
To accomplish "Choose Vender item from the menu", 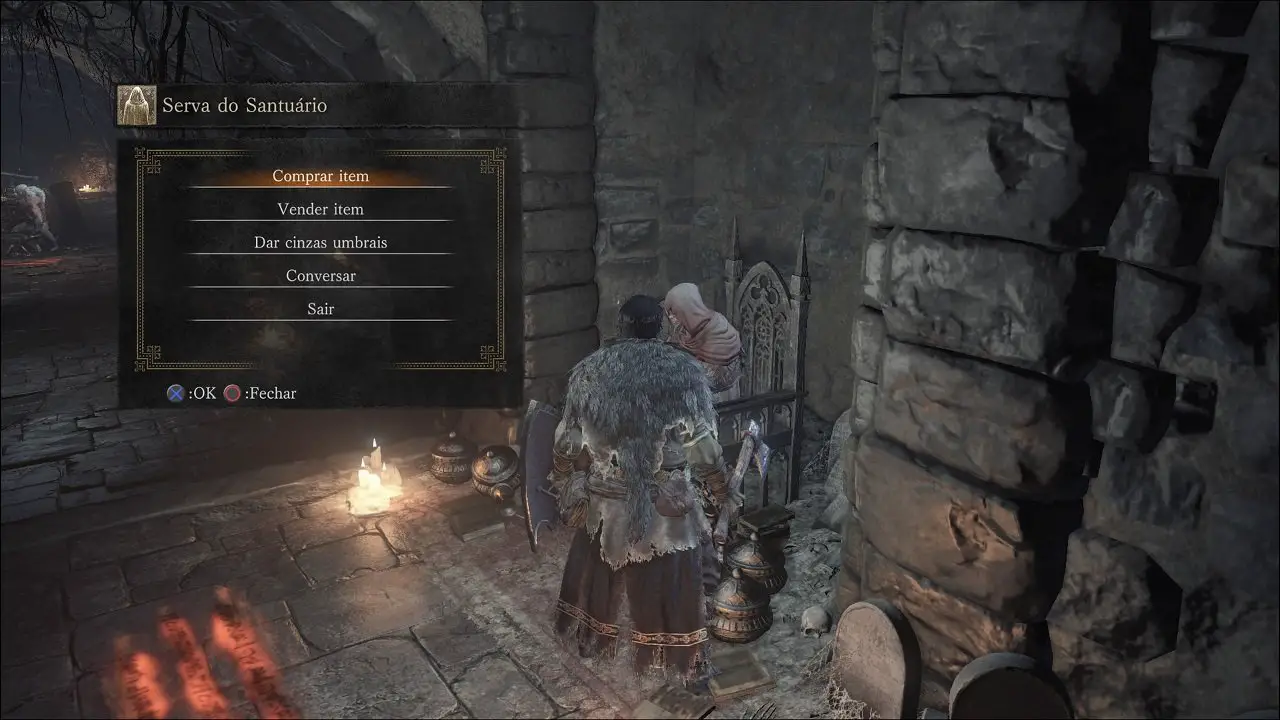I will point(321,209).
